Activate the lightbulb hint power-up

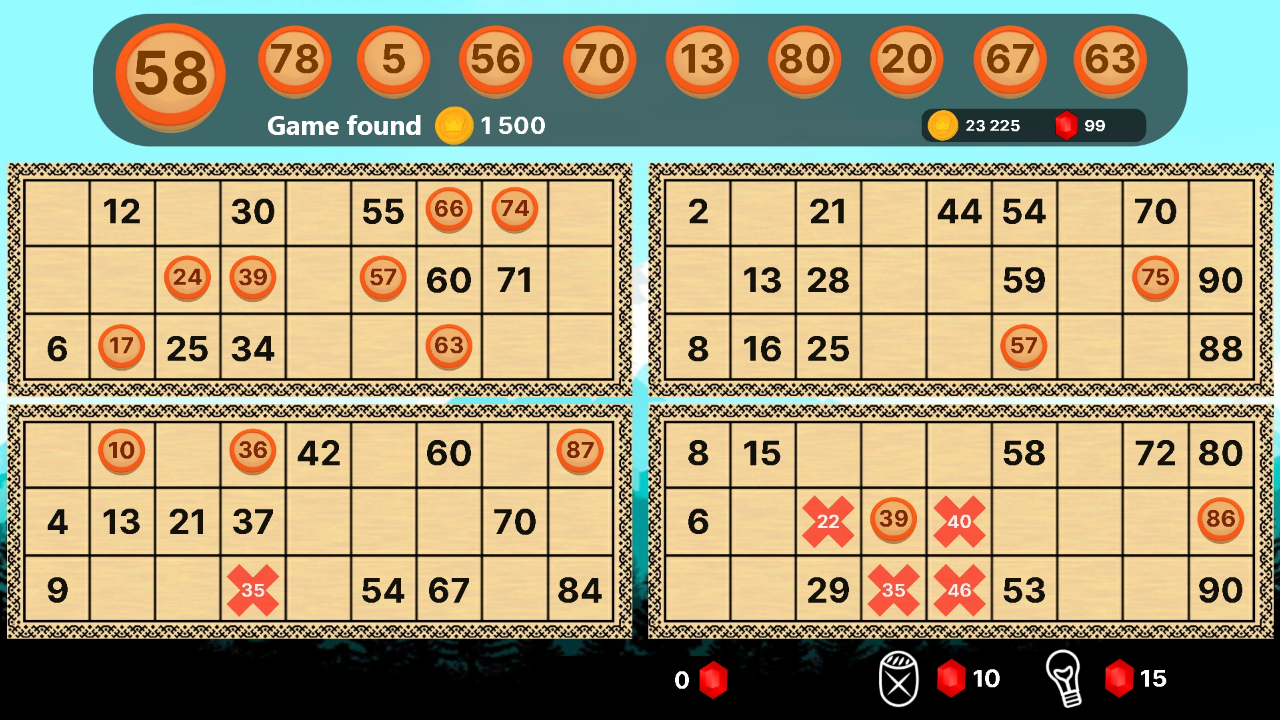(x=1067, y=678)
